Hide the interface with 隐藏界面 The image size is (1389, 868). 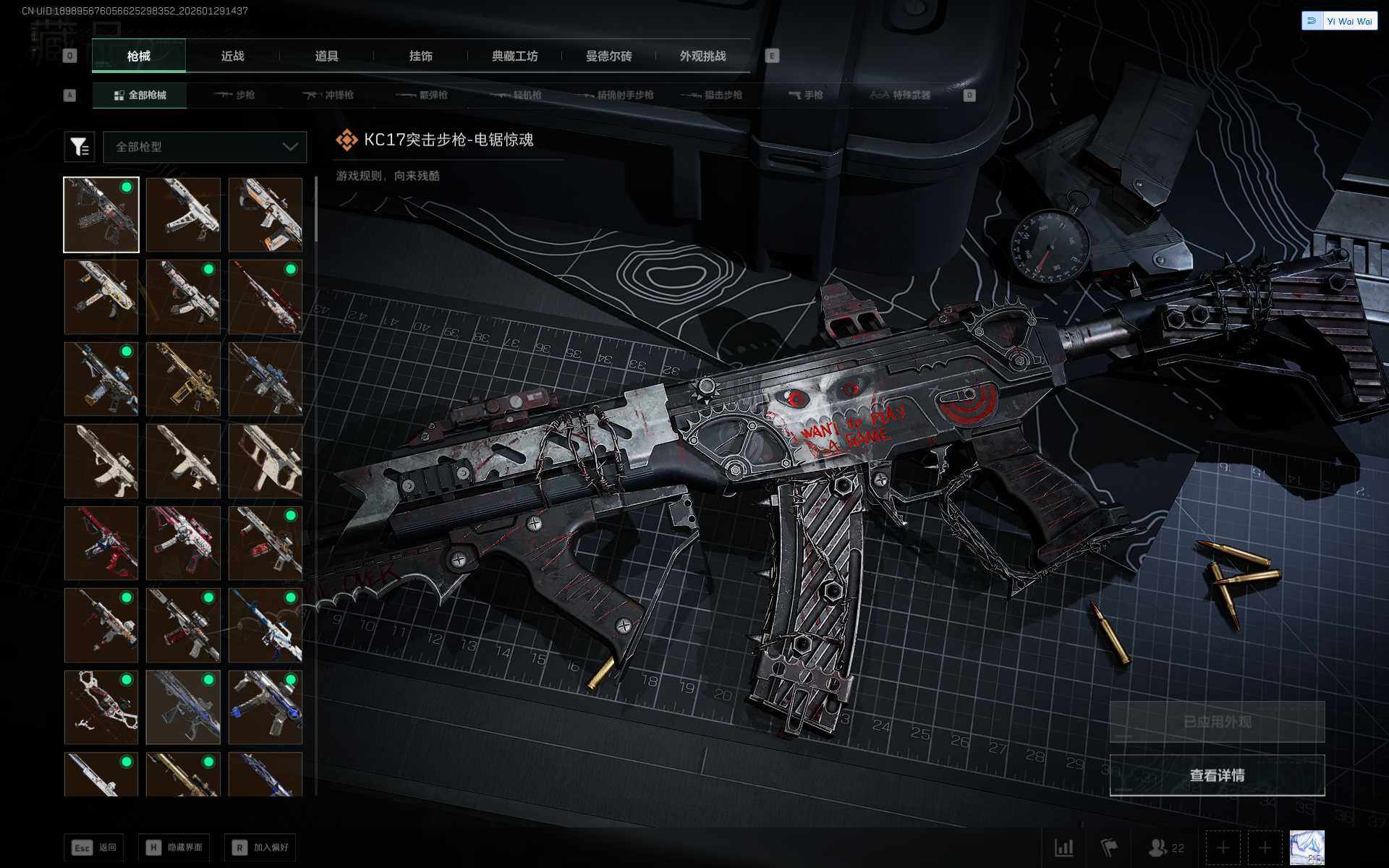pos(174,847)
